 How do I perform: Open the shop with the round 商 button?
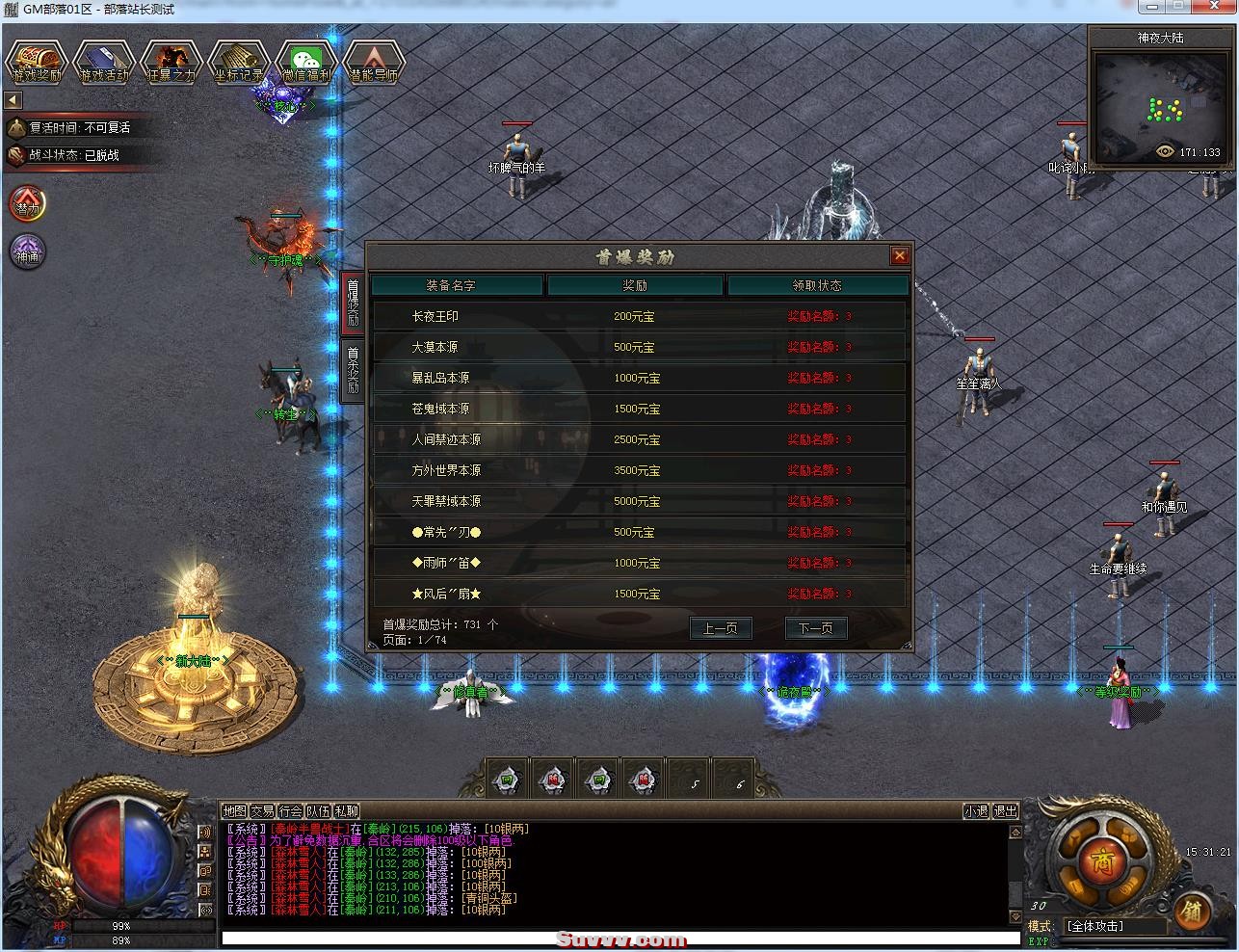(1096, 859)
